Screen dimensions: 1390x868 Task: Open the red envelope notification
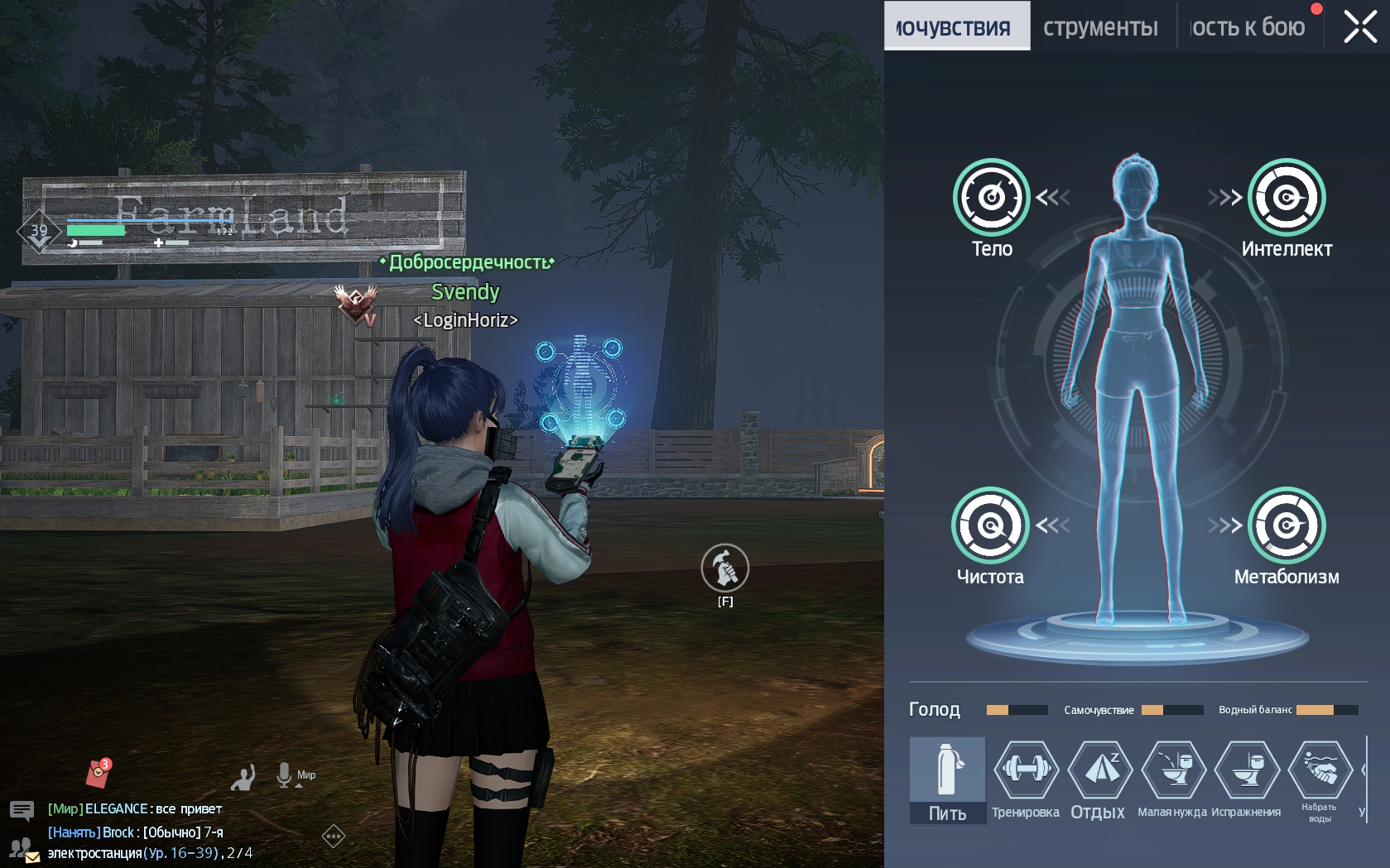point(99,773)
